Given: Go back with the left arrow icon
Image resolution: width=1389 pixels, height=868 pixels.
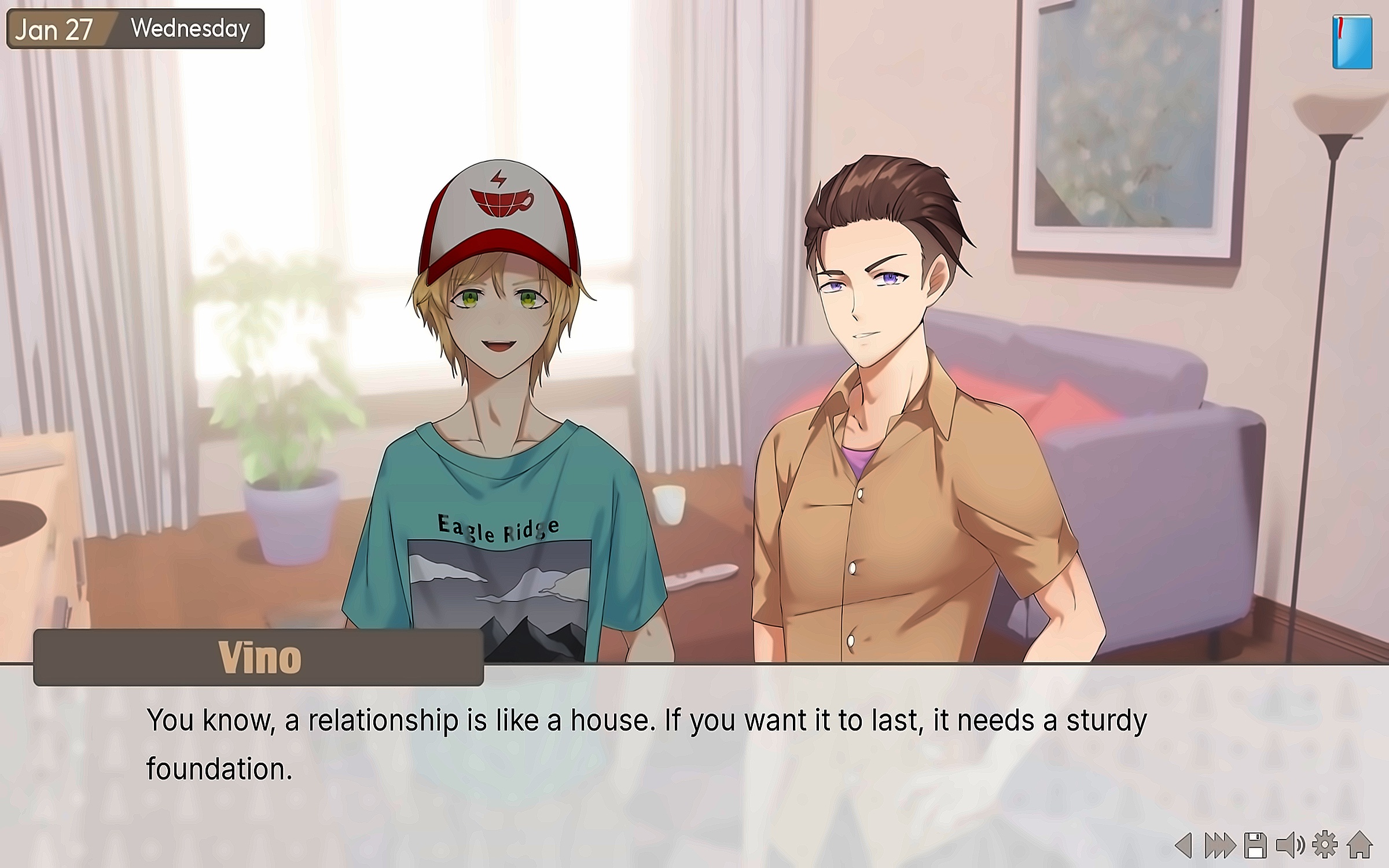Looking at the screenshot, I should 1184,845.
